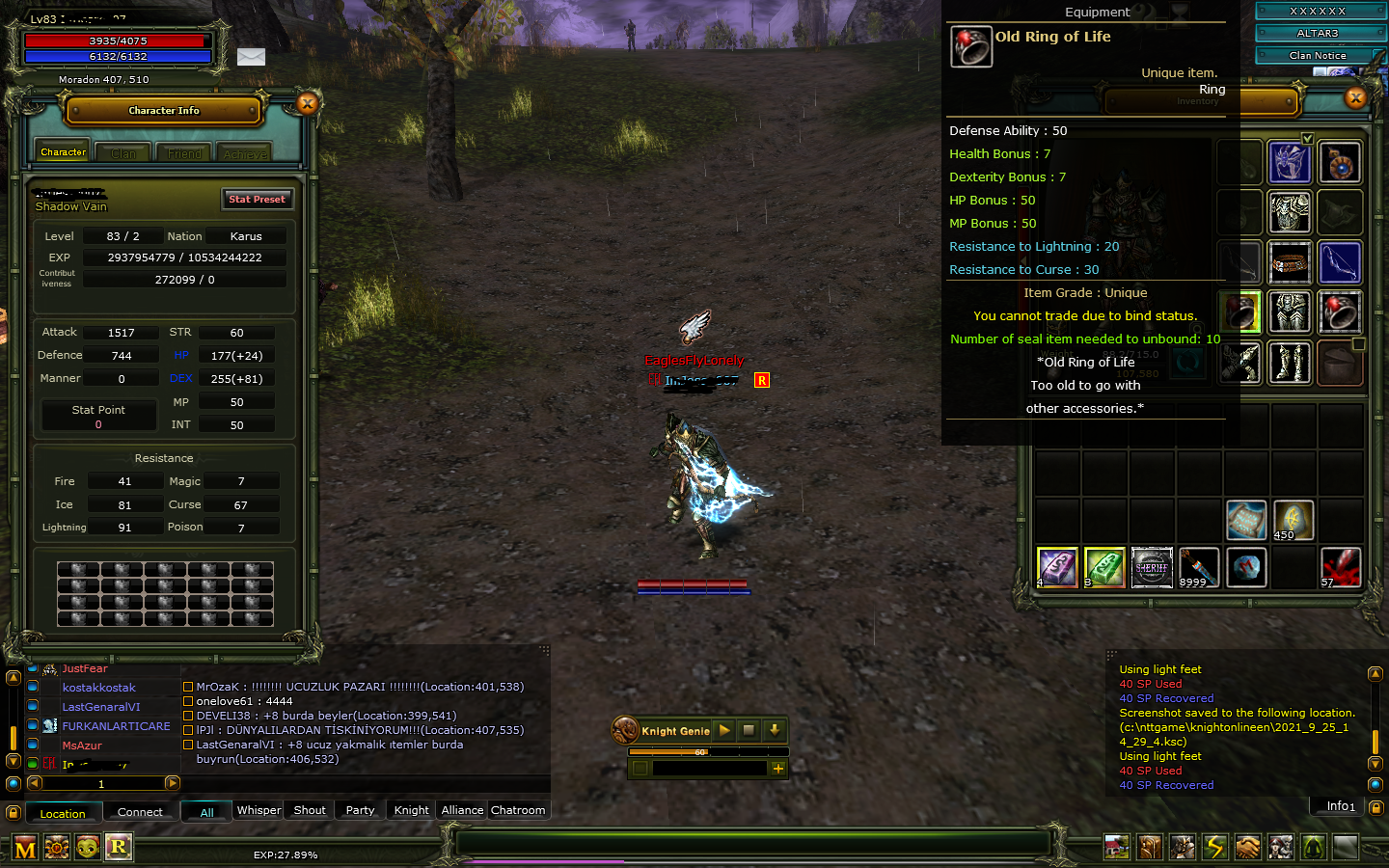Click the meditation rest icon

(1313, 847)
